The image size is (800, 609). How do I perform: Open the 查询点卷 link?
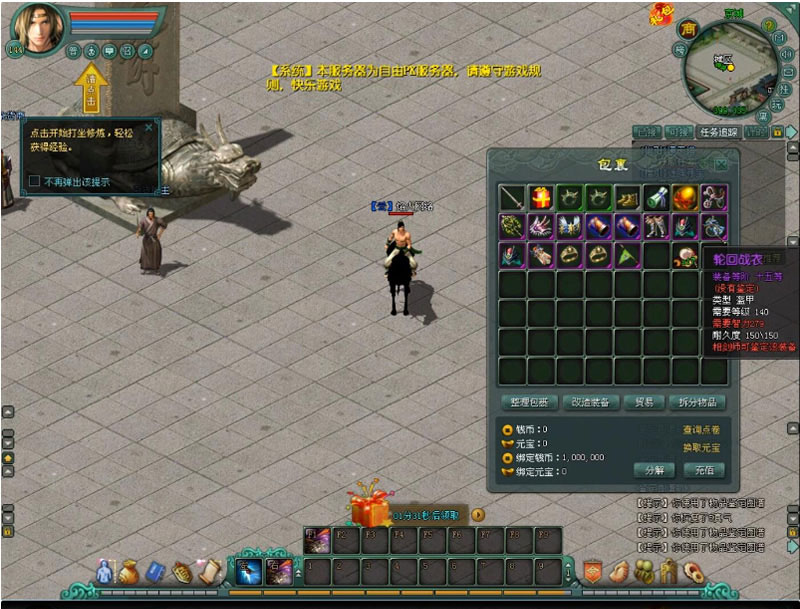(702, 429)
